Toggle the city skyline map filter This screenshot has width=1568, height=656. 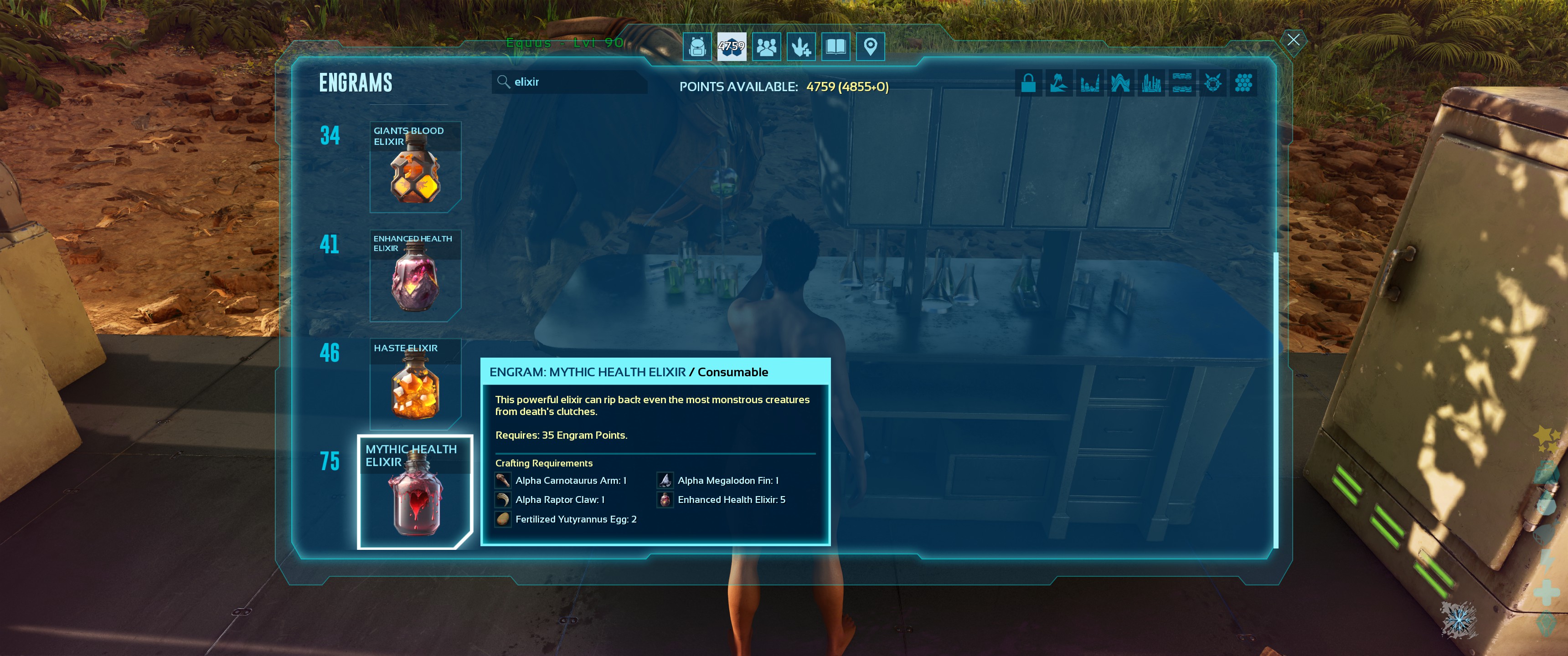point(1151,83)
